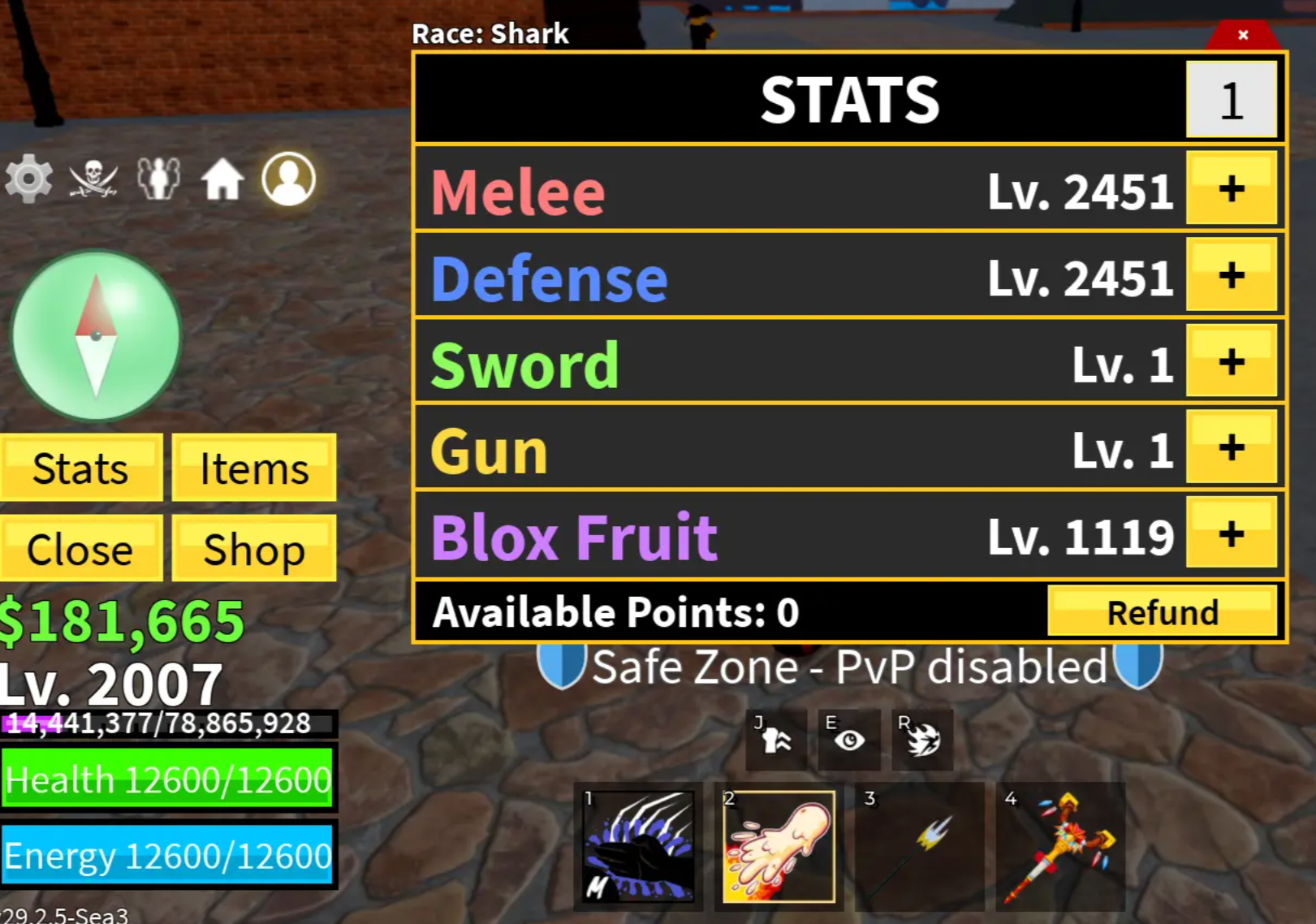Open the players list icon

coord(157,179)
